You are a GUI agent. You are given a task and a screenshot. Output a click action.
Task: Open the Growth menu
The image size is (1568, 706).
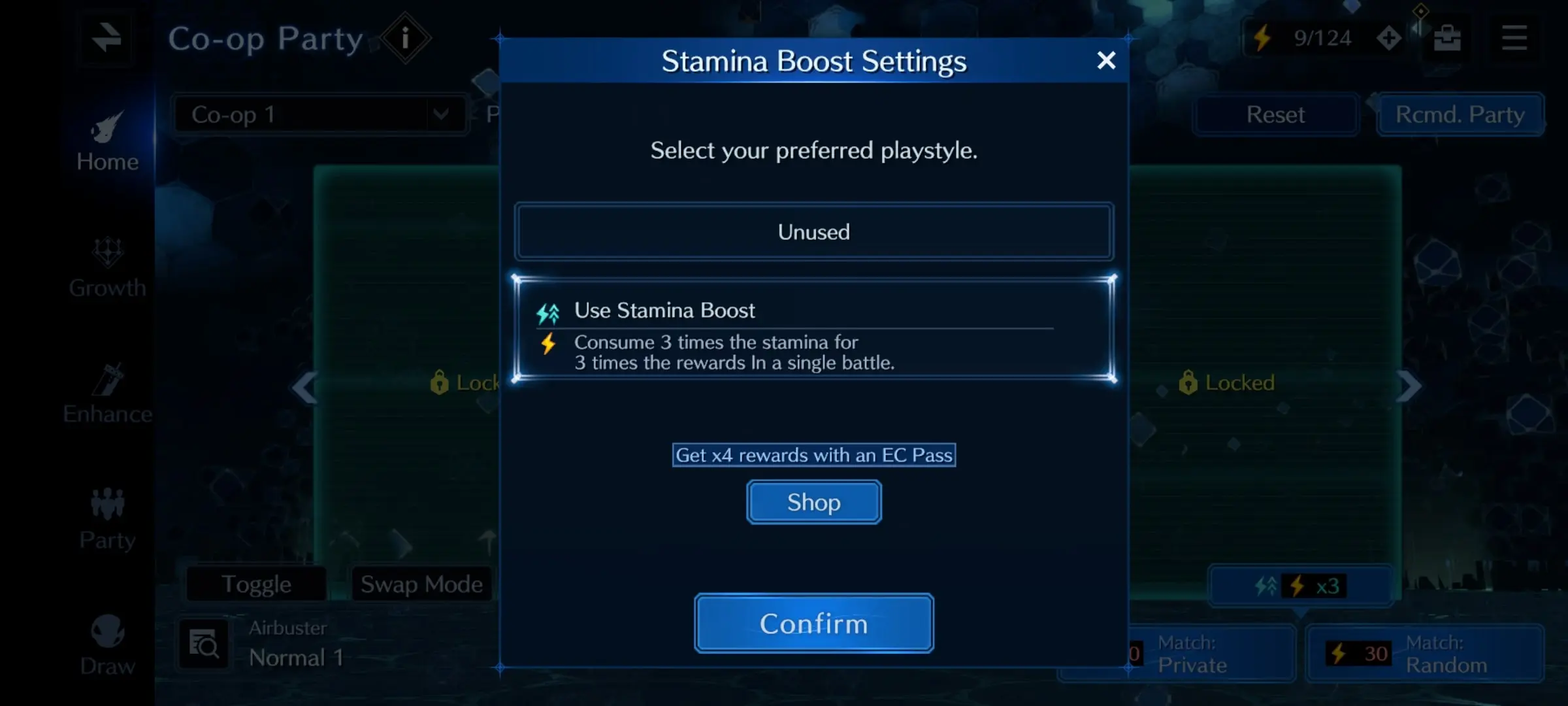[107, 268]
